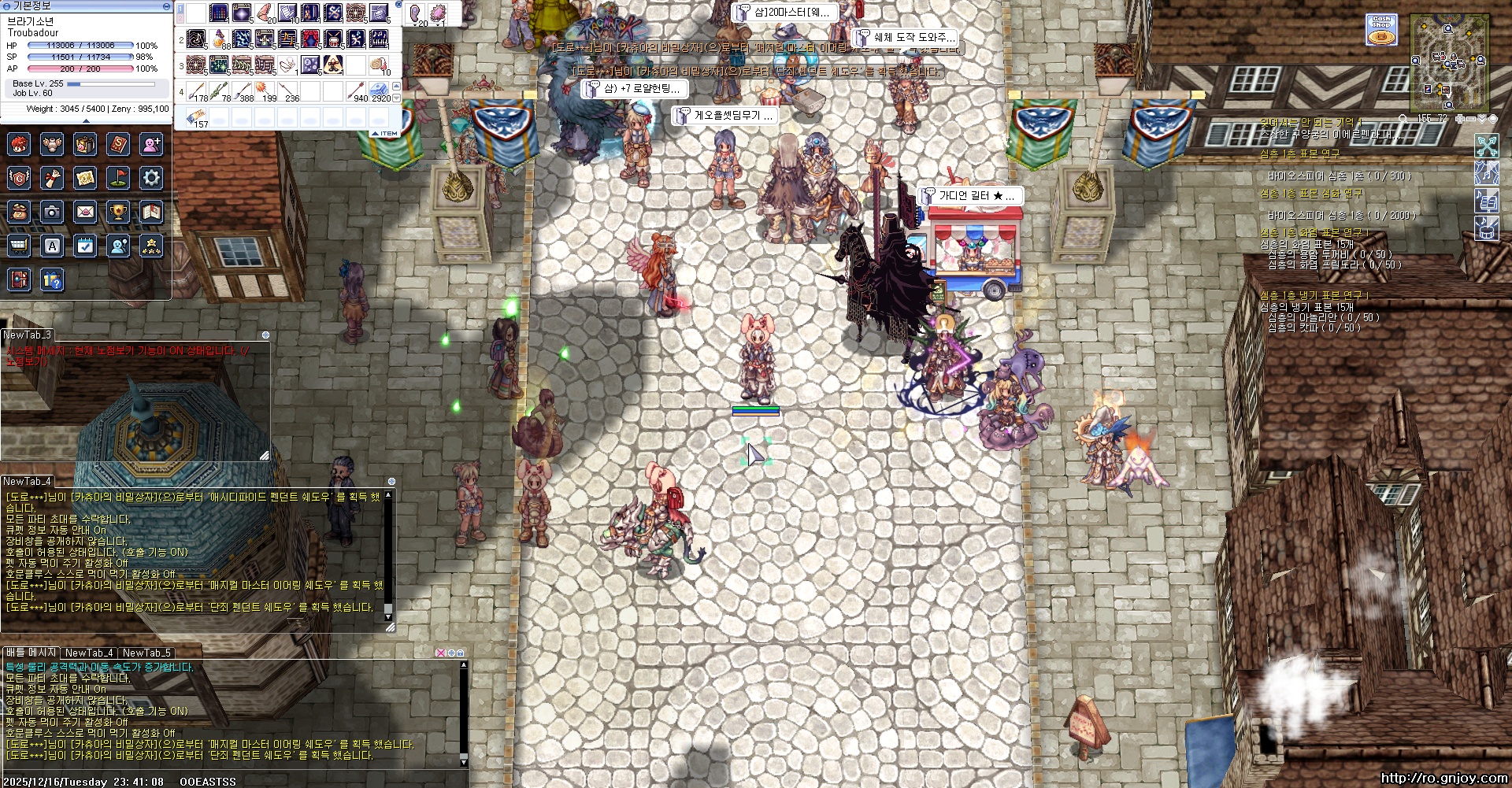Open the achievement trophy icon
1512x788 pixels.
[x=118, y=212]
